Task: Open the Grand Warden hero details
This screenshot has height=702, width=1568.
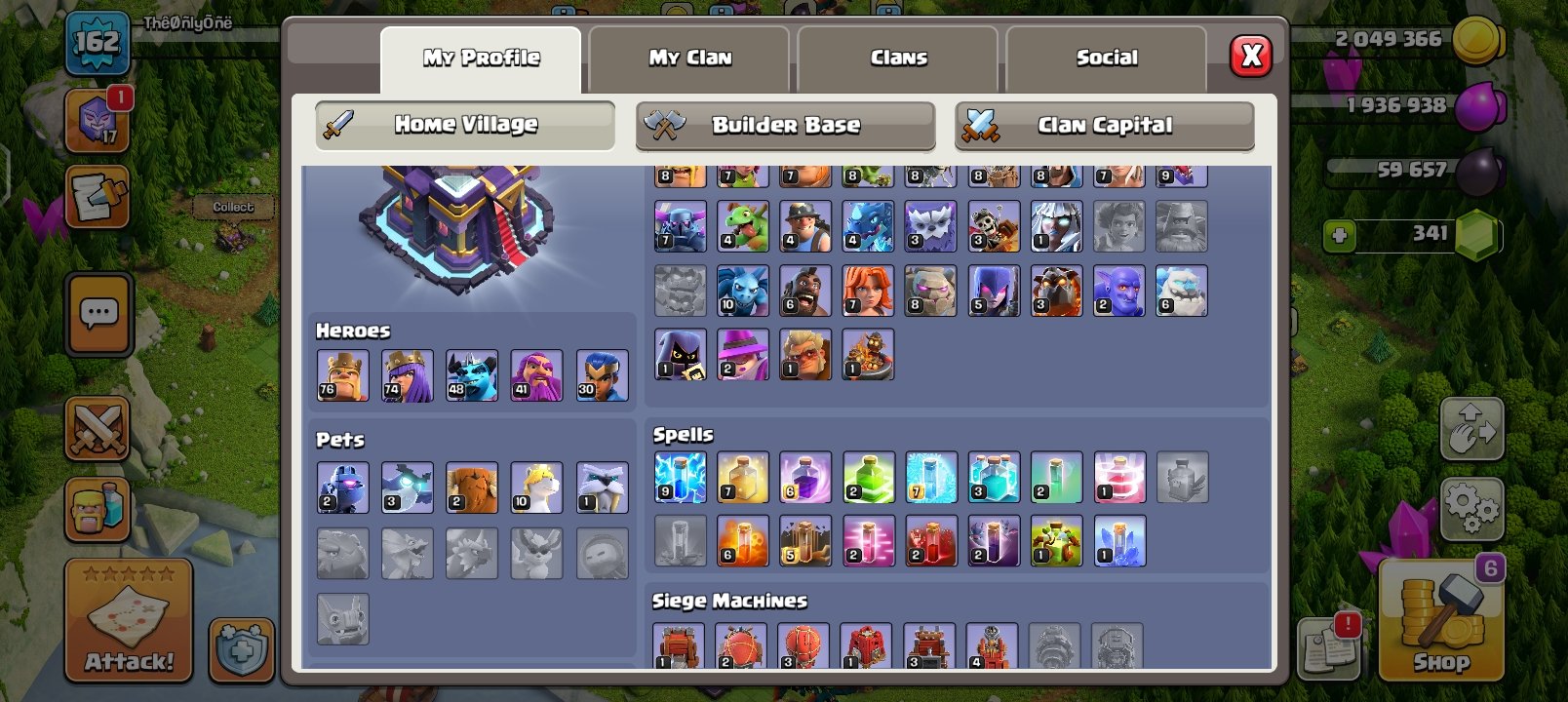Action: pos(536,373)
